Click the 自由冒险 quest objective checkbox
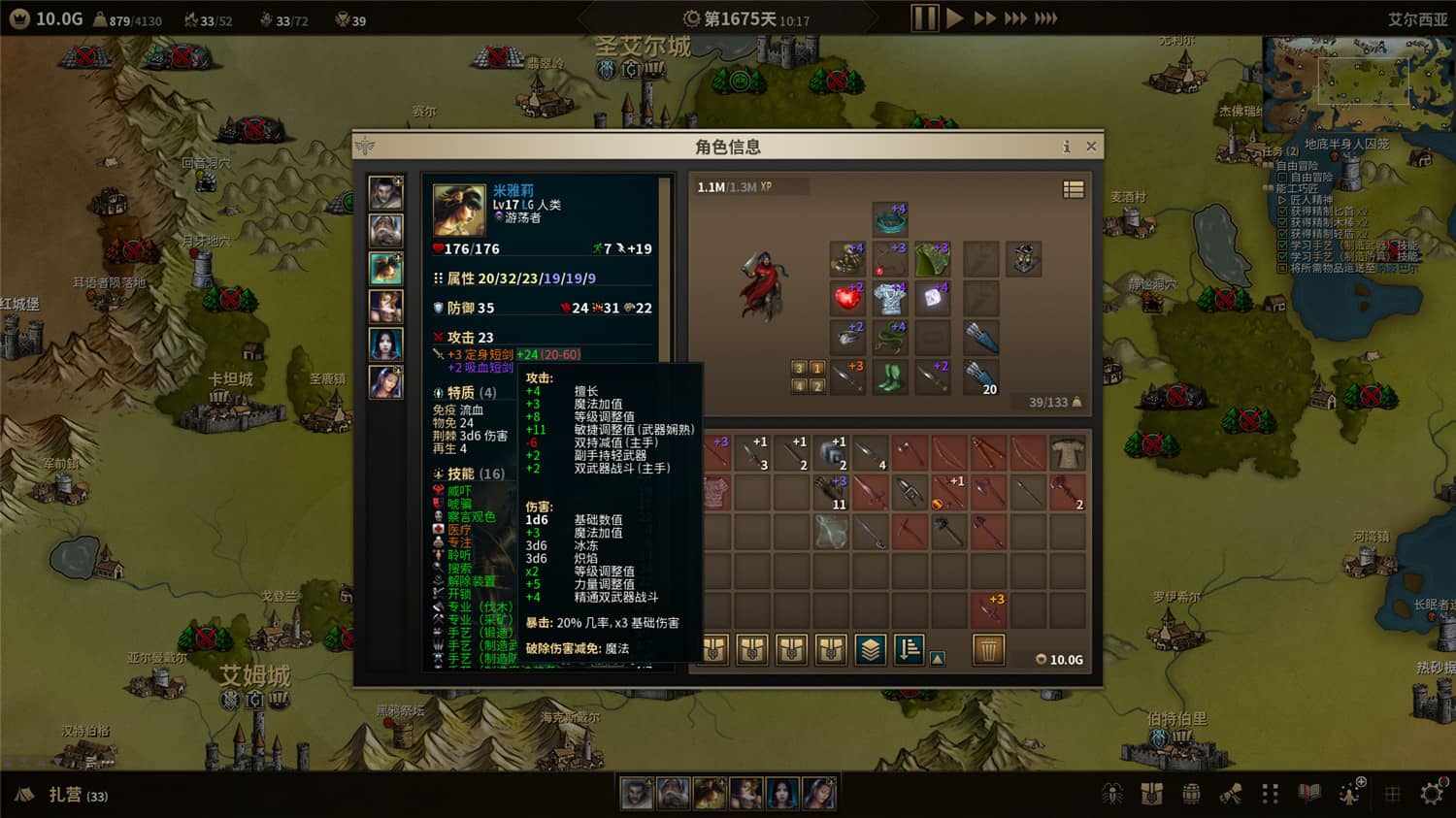Screen dimensions: 1456x818 pos(1280,178)
